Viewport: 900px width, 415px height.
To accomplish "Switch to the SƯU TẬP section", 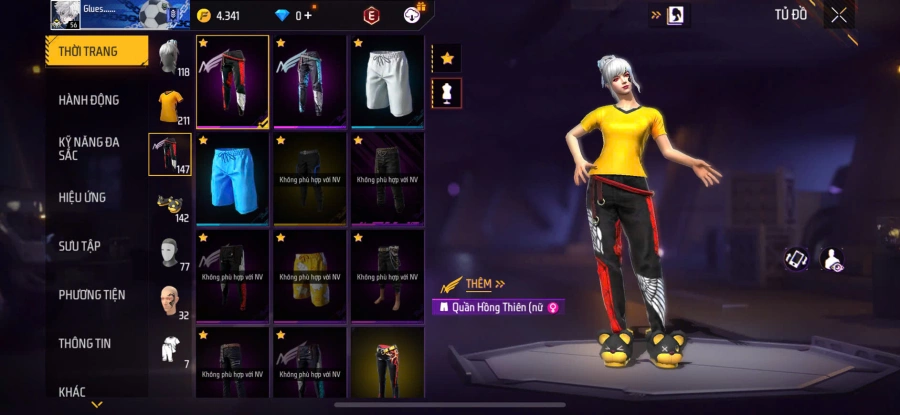I will pos(80,246).
